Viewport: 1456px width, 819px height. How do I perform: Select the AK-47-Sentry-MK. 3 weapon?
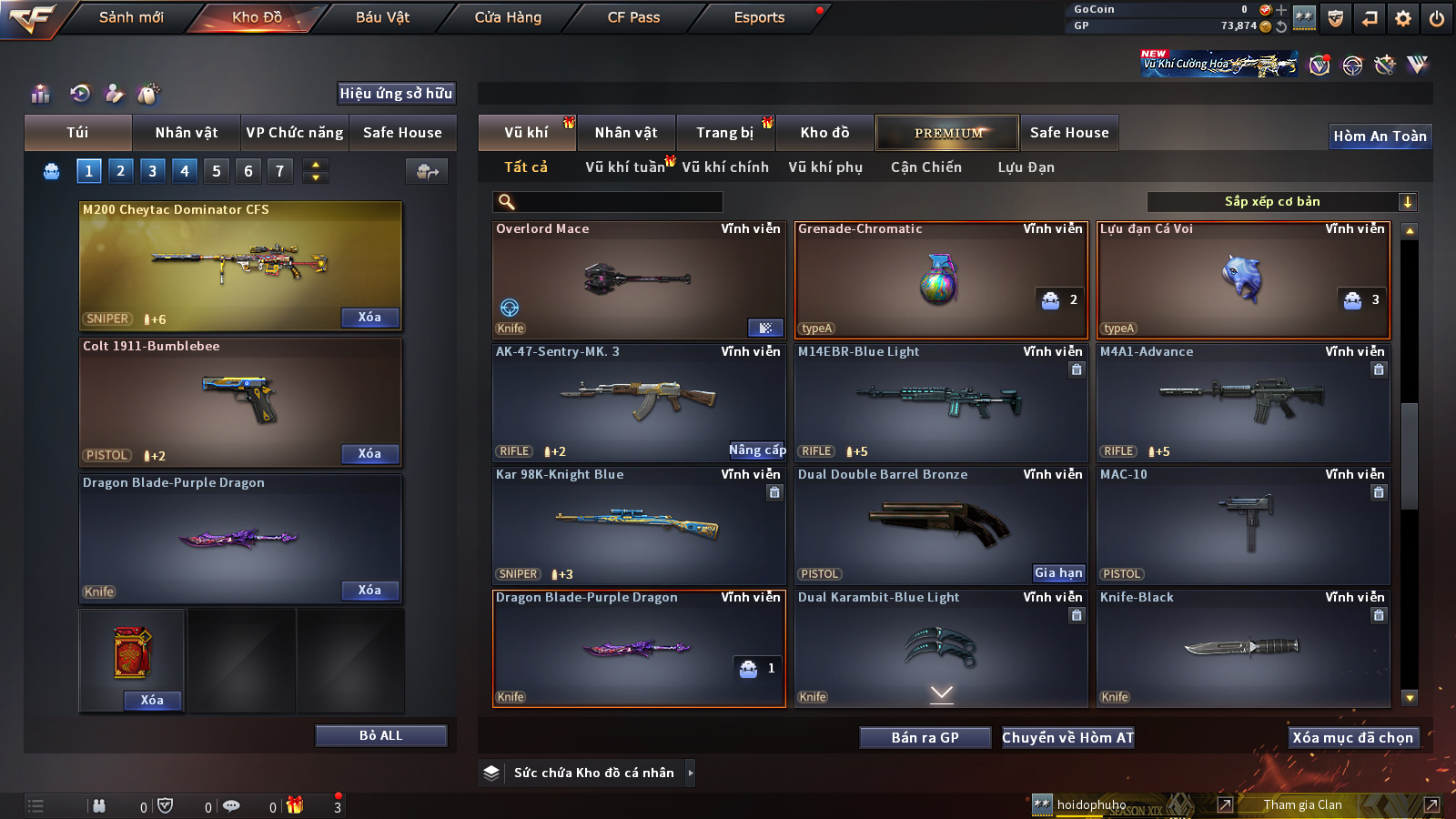pos(637,400)
